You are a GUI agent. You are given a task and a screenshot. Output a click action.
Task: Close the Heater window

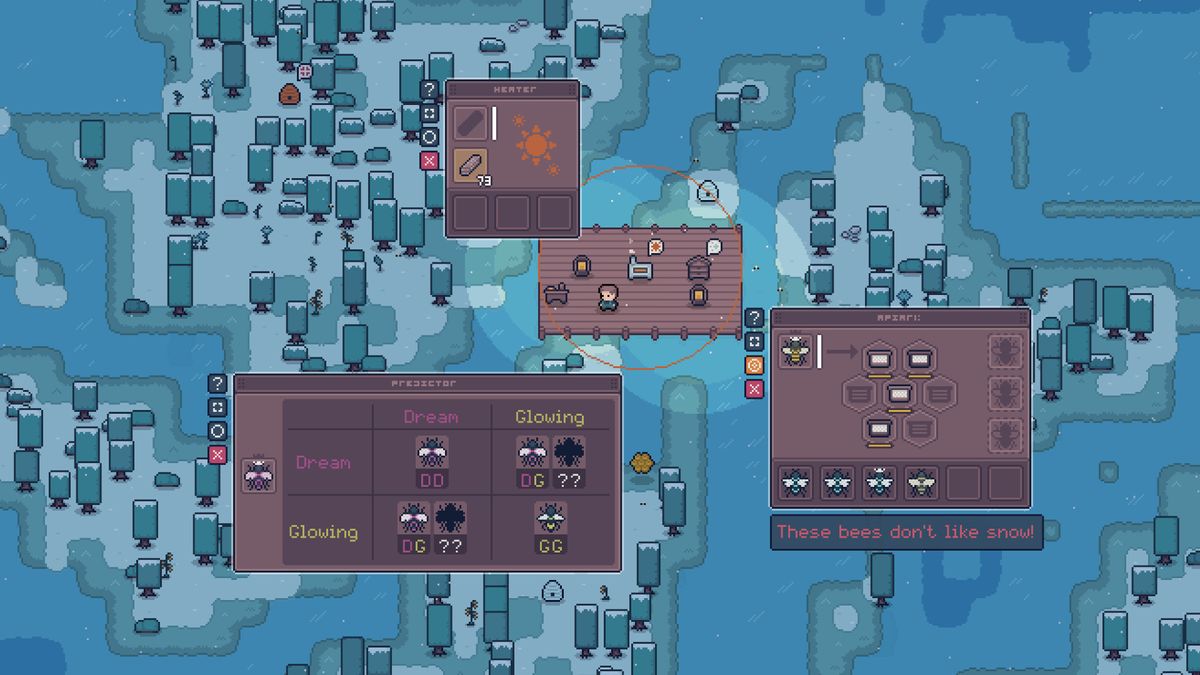pos(429,161)
